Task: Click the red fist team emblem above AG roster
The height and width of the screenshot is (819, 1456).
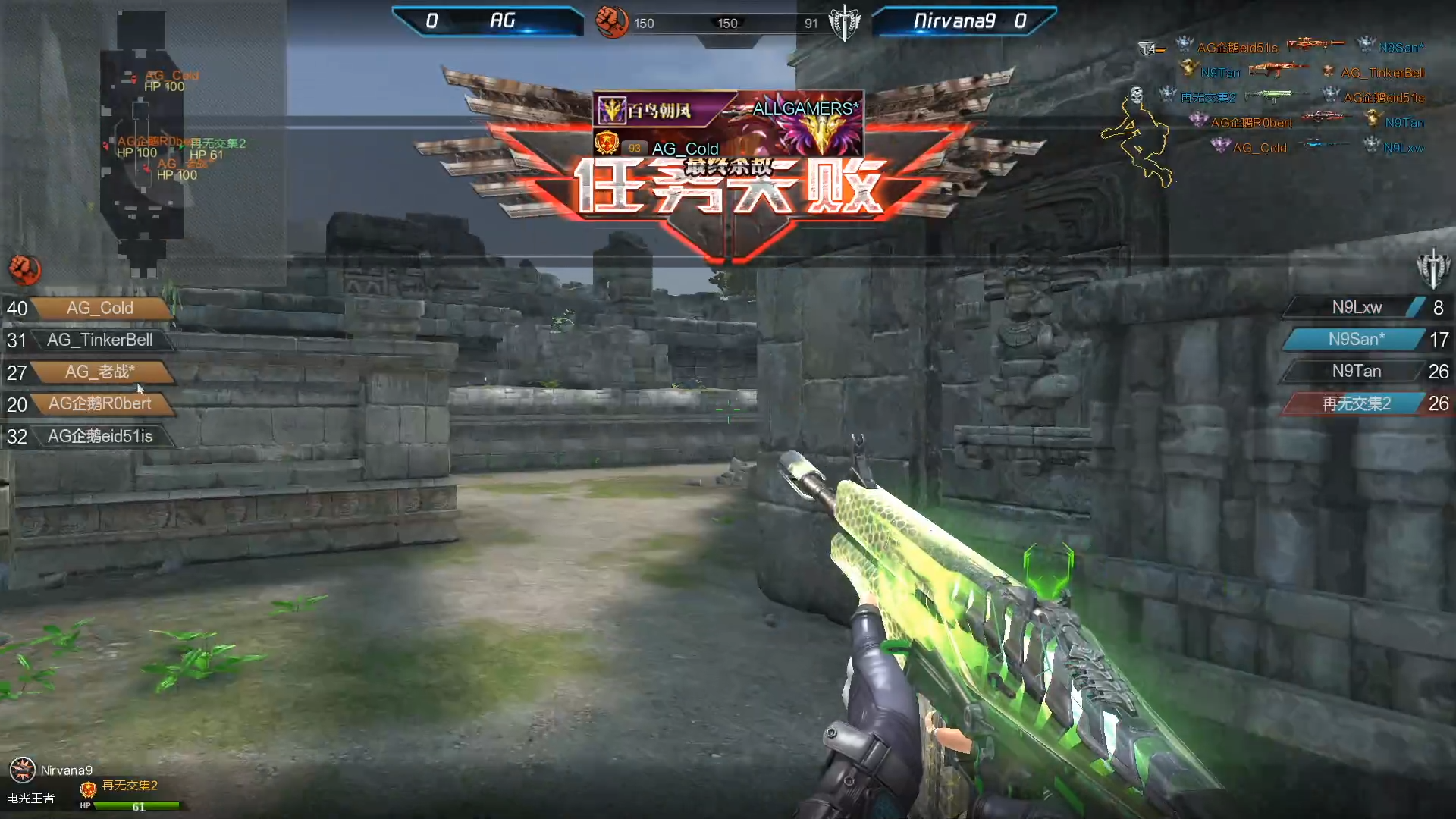Action: 25,269
